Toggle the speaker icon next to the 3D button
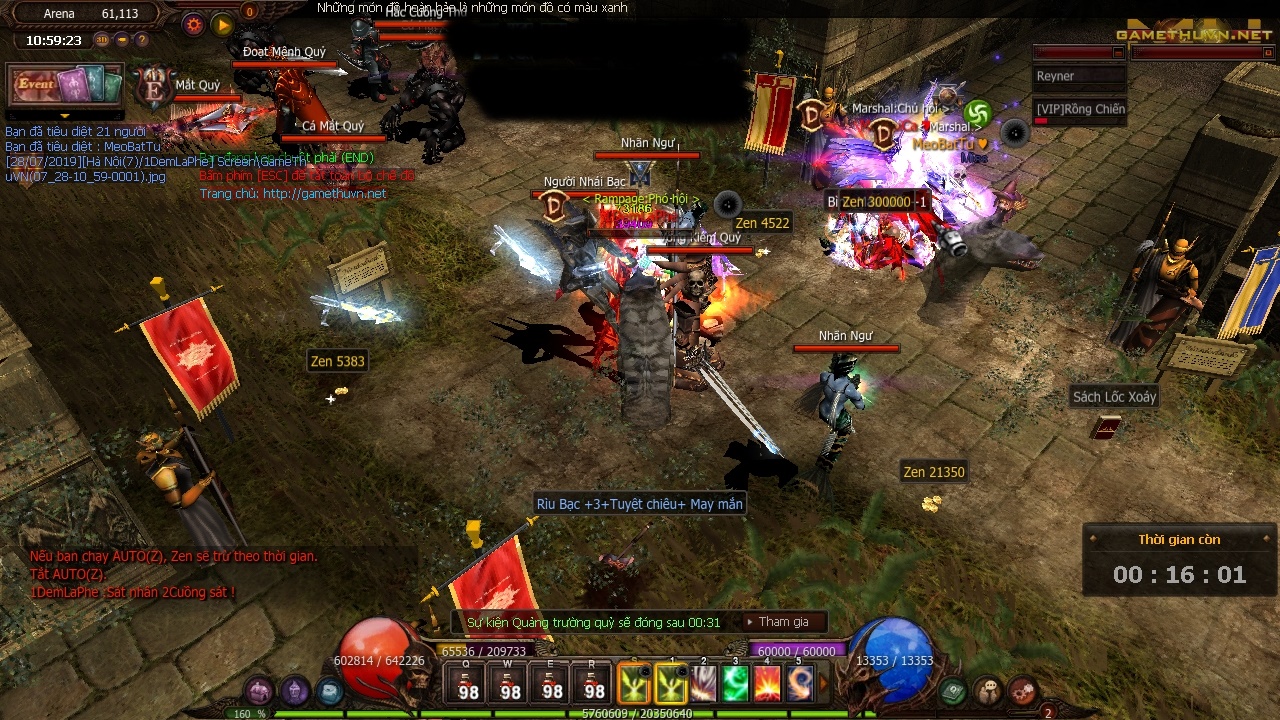 [122, 39]
